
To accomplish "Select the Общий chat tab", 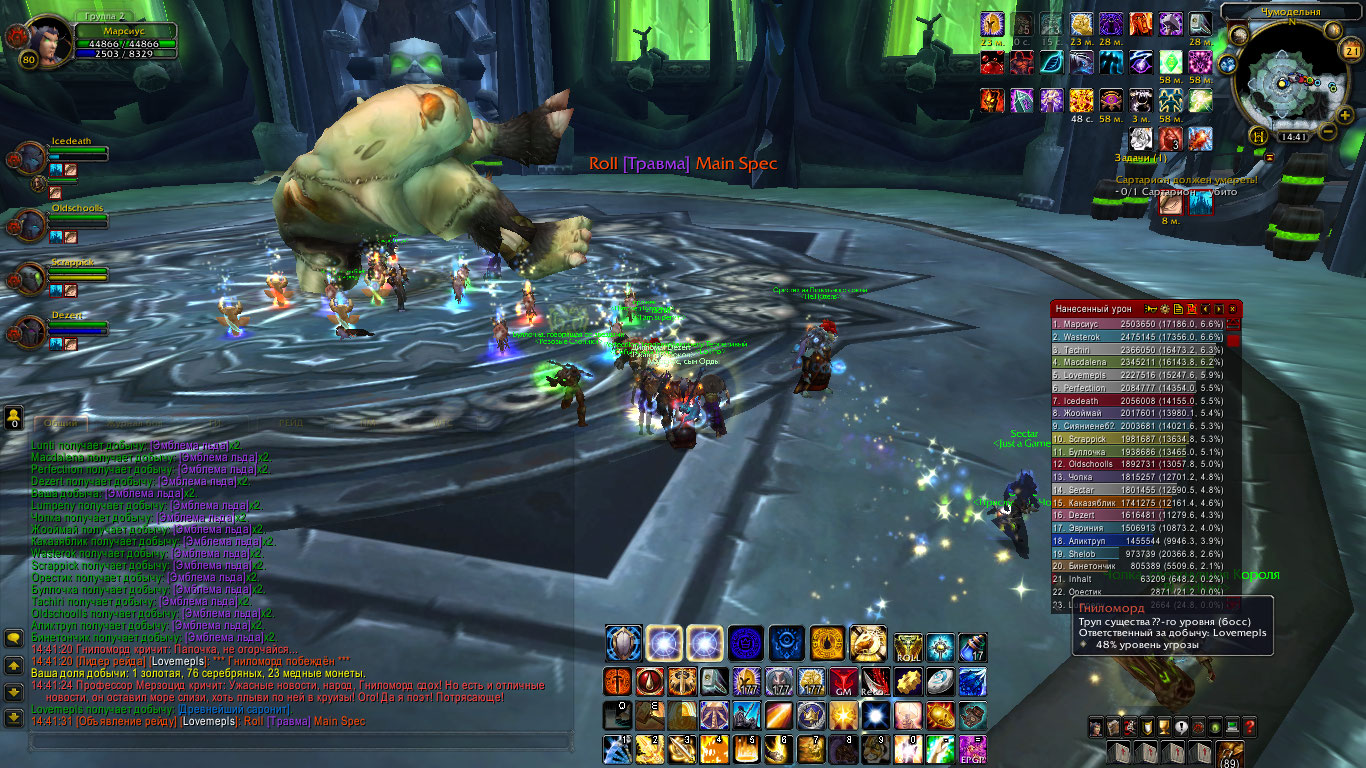I will (x=60, y=423).
